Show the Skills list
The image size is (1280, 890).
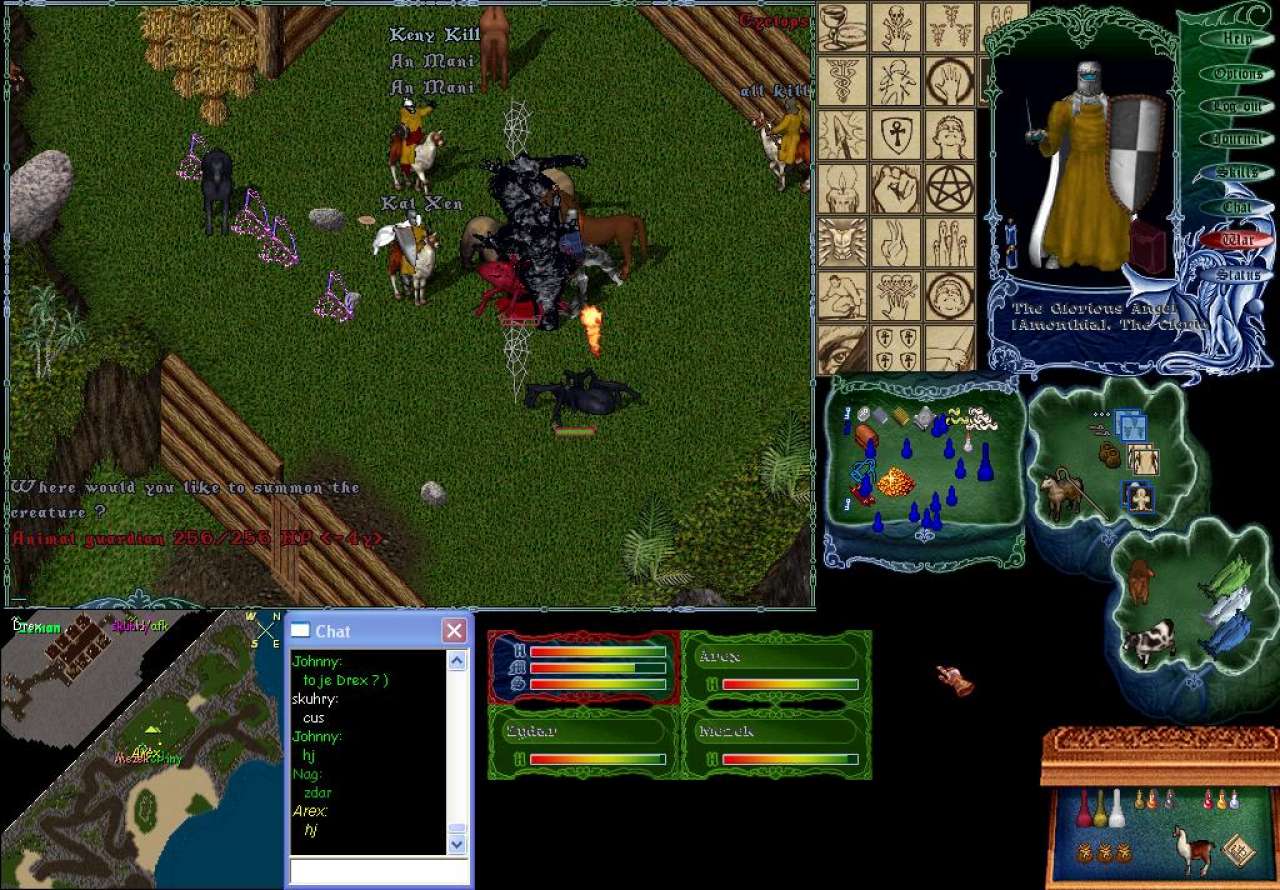click(x=1237, y=173)
